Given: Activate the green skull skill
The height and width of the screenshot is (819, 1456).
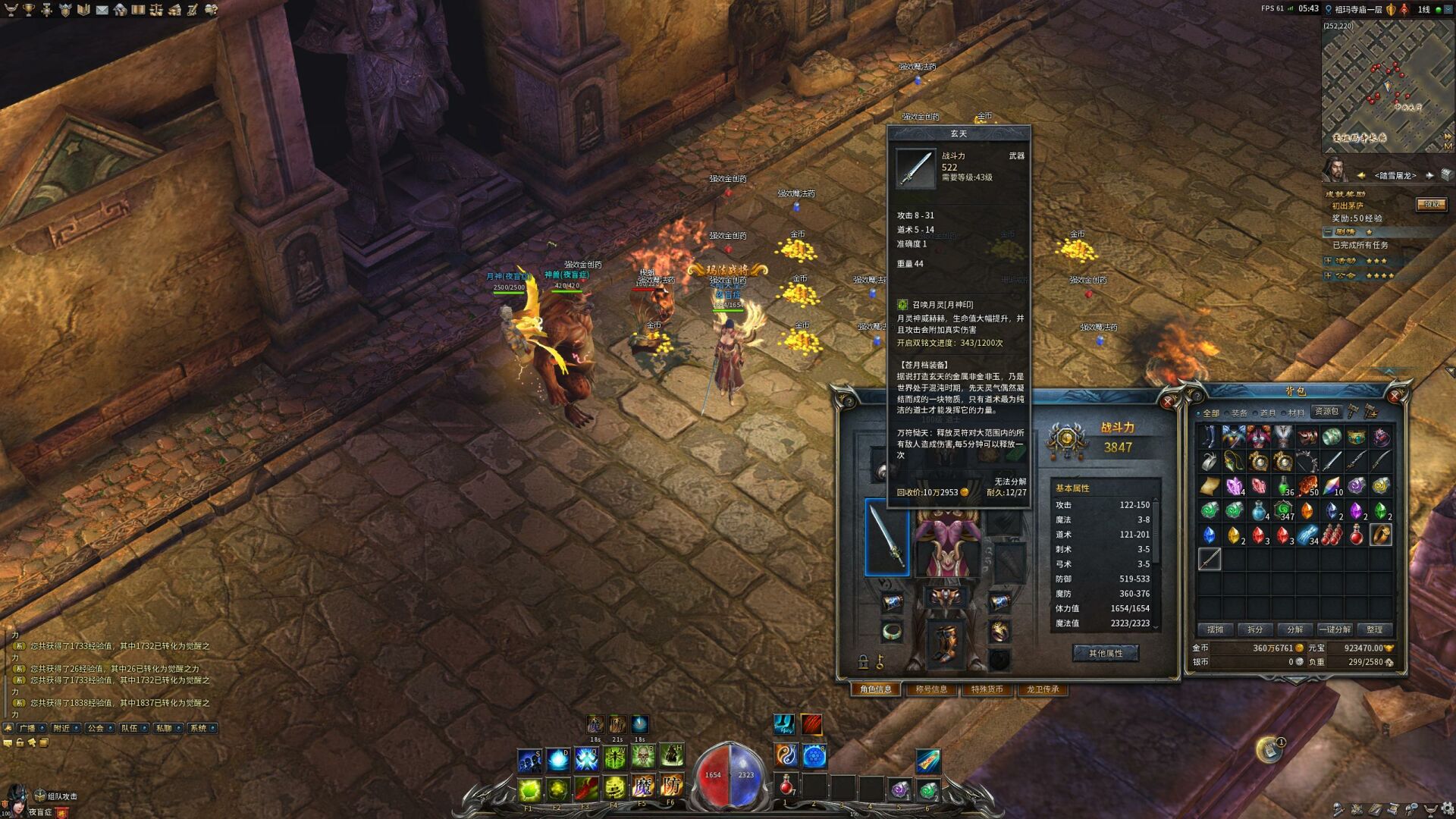Looking at the screenshot, I should 643,757.
